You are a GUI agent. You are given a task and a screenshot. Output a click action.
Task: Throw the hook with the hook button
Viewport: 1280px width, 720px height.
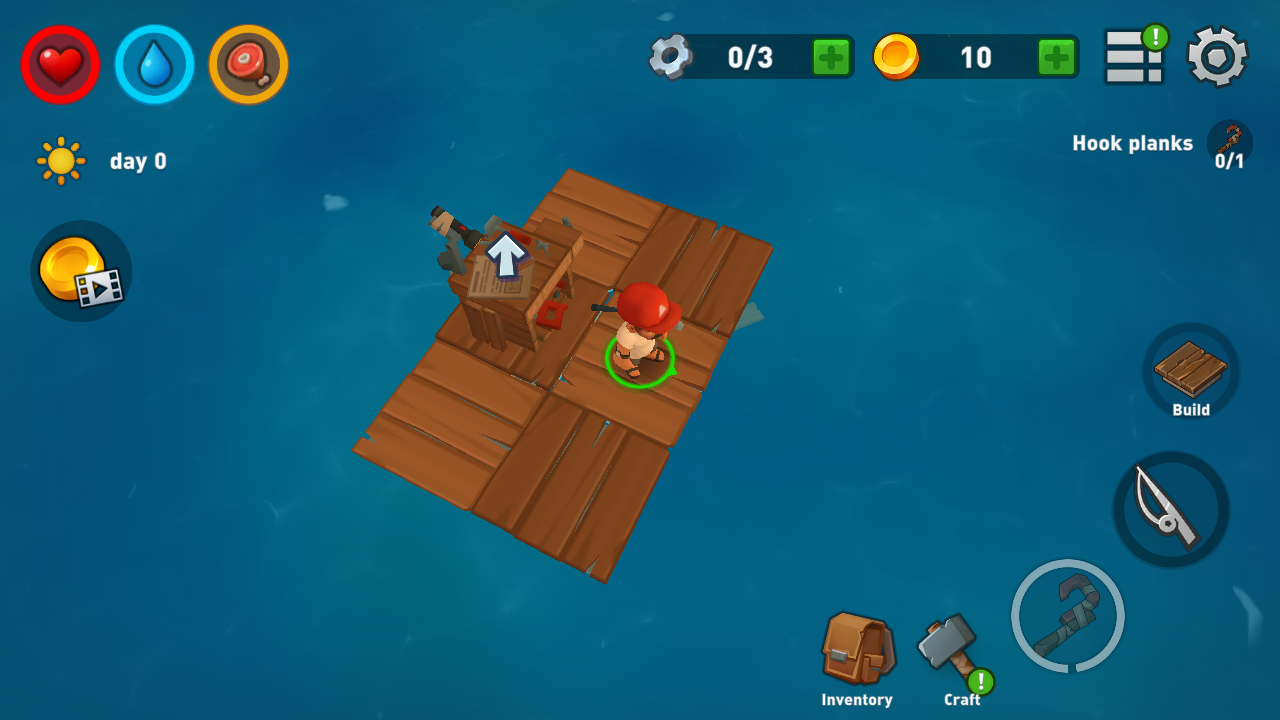[x=1067, y=615]
